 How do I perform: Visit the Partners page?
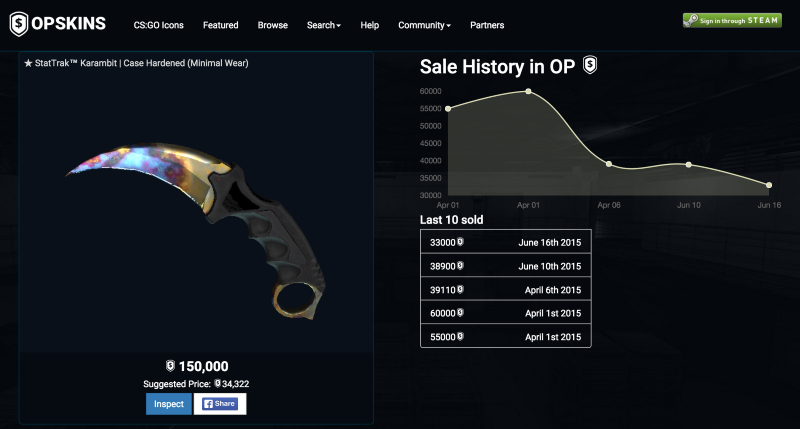(487, 25)
